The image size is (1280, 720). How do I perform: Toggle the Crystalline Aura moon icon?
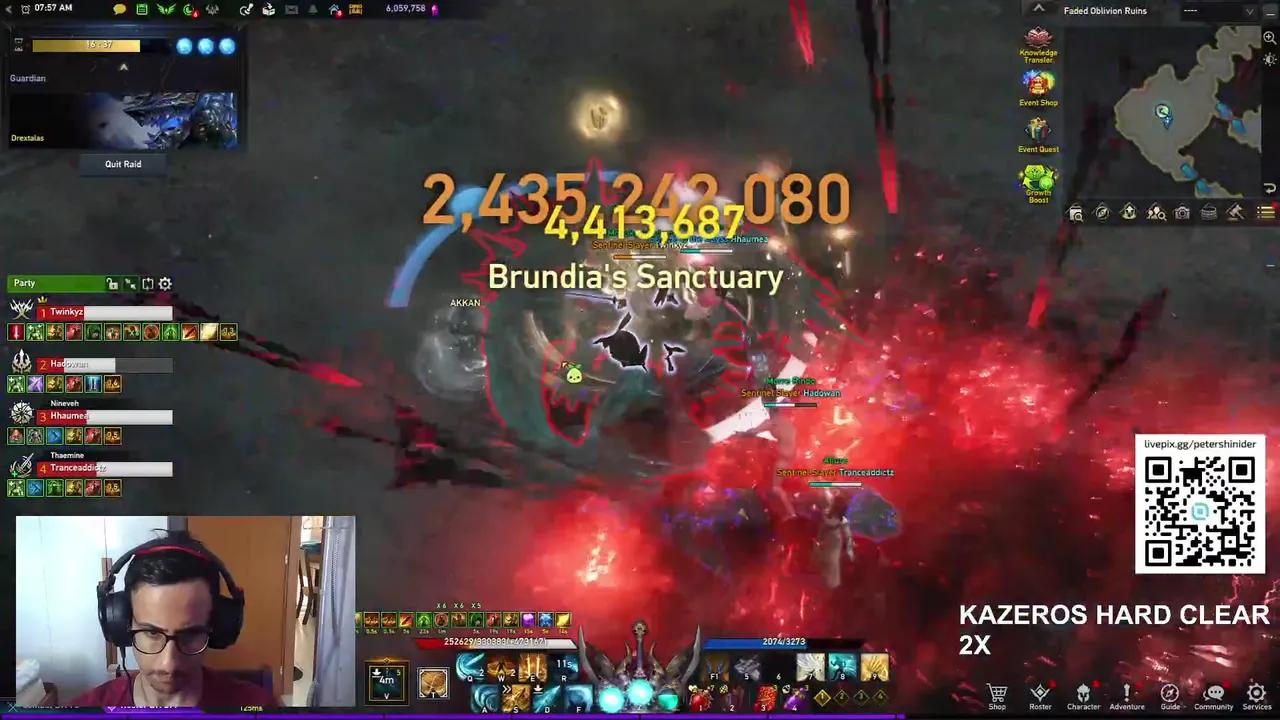[x=187, y=8]
